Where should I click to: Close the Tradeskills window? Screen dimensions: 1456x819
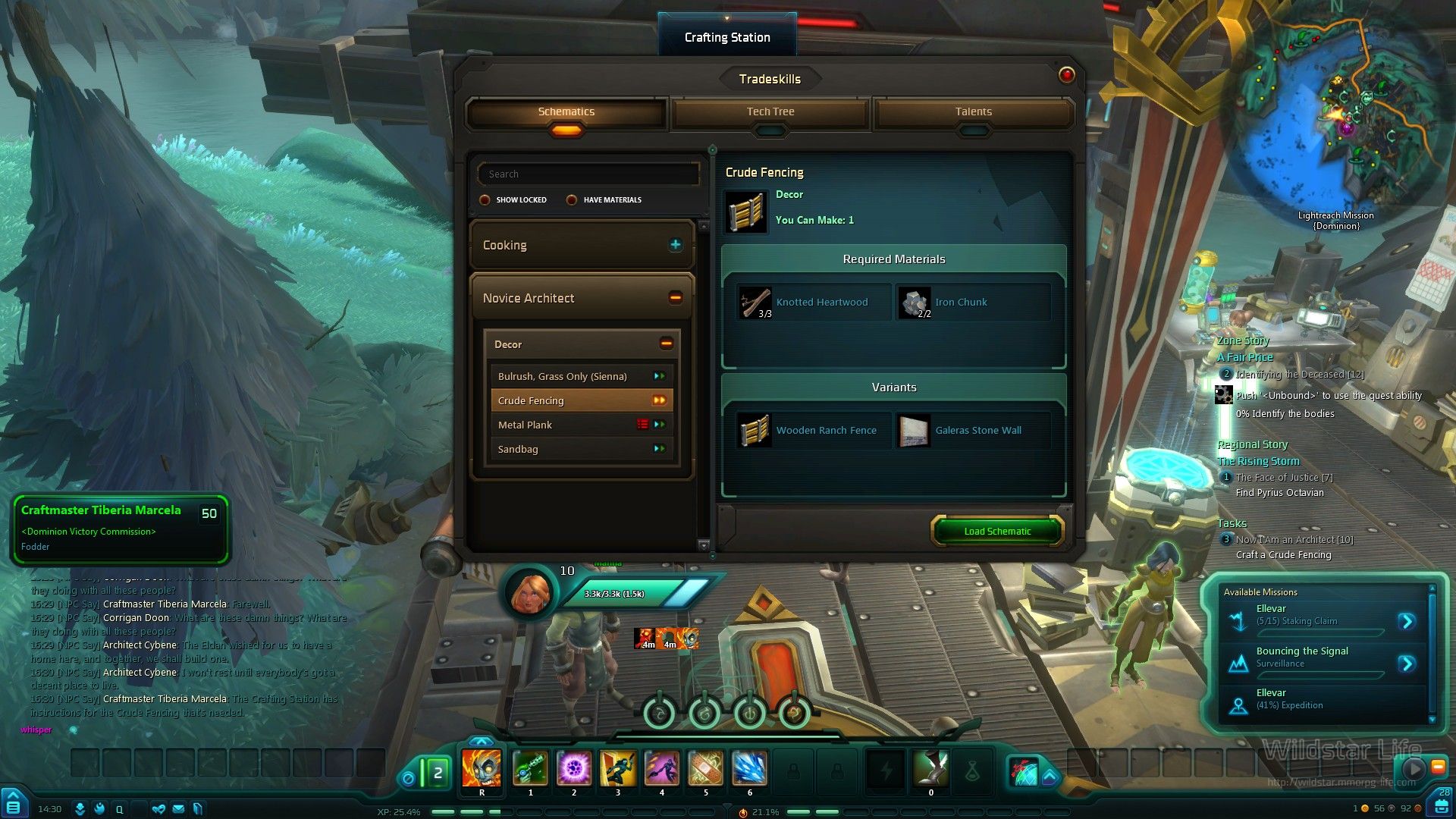(x=1066, y=75)
